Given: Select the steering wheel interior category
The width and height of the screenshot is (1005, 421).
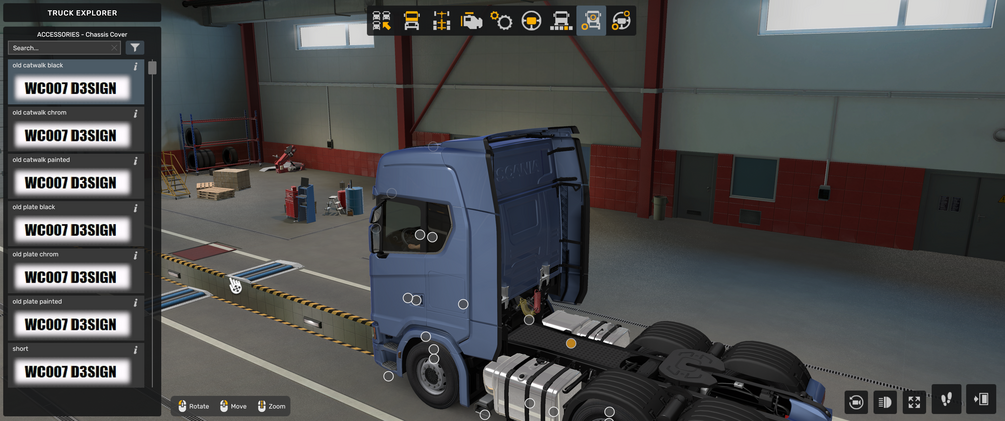Looking at the screenshot, I should (x=531, y=21).
